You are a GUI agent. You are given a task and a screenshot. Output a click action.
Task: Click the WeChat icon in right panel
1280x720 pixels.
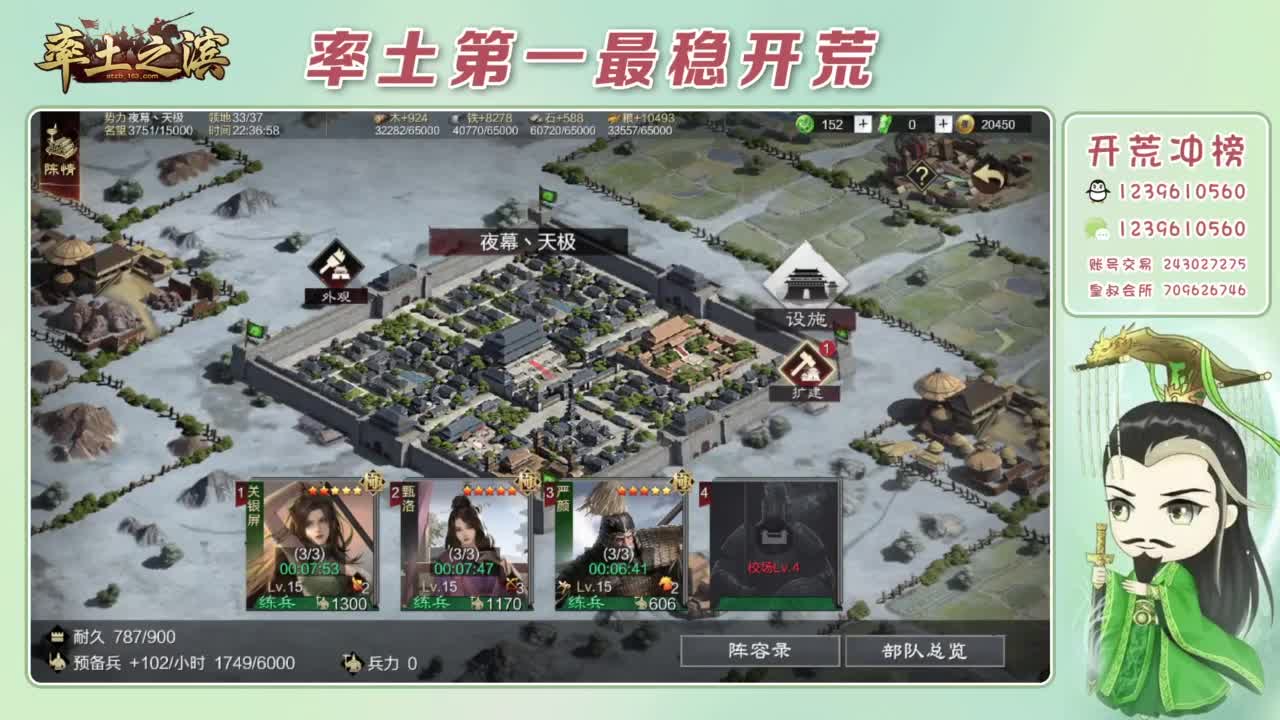[1096, 228]
